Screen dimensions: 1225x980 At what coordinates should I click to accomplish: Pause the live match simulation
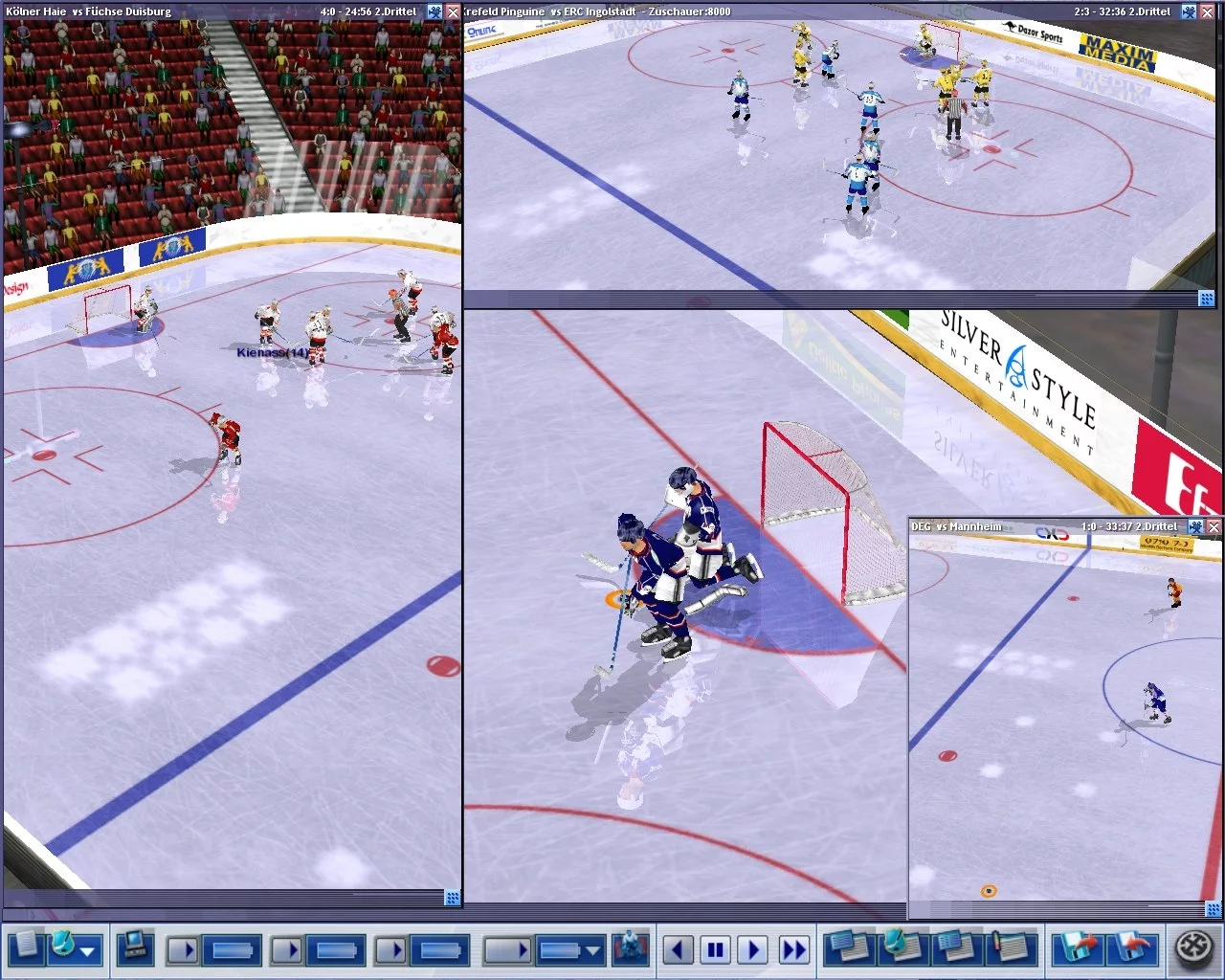(x=716, y=949)
